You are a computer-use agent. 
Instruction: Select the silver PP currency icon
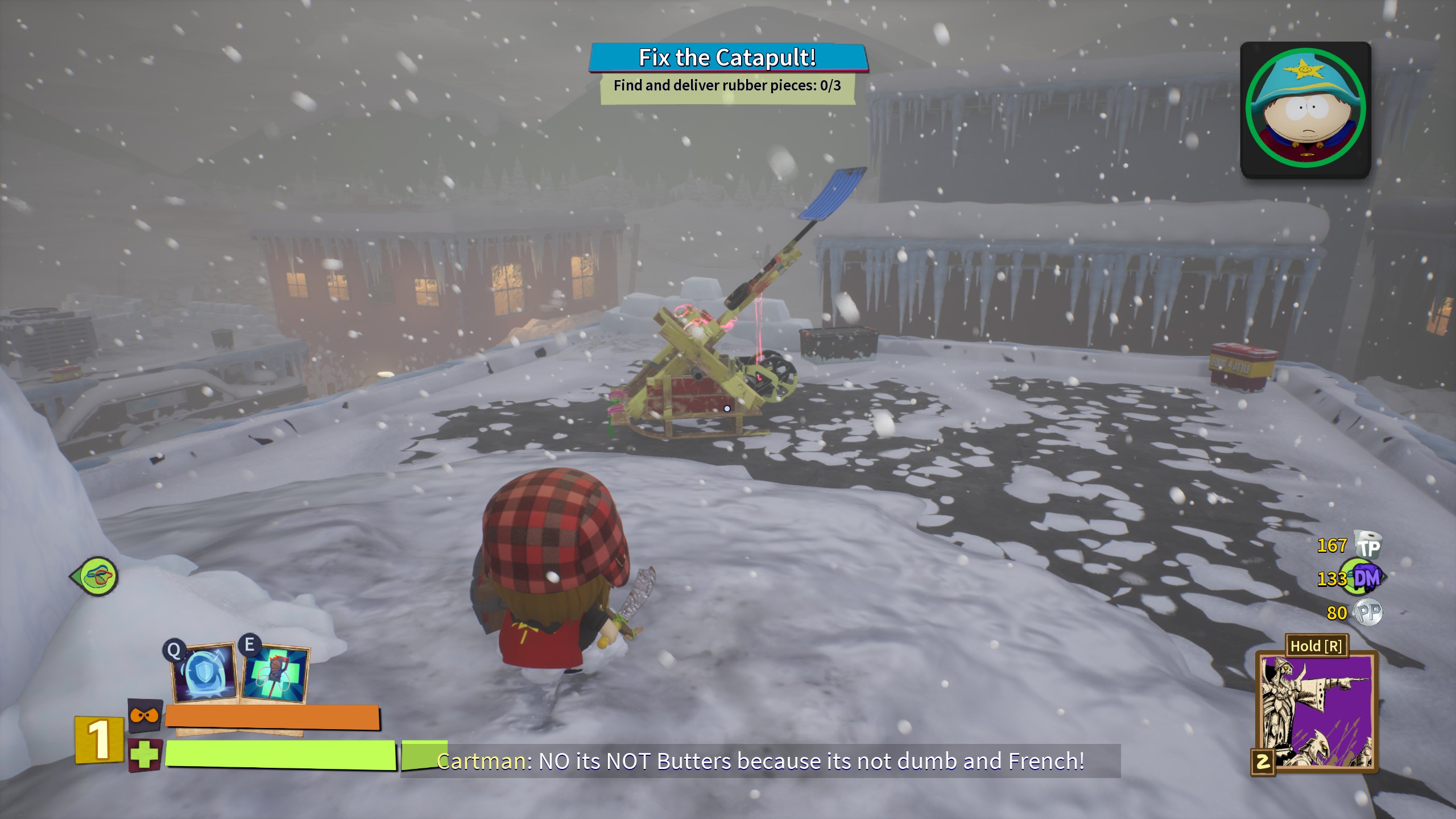point(1368,613)
